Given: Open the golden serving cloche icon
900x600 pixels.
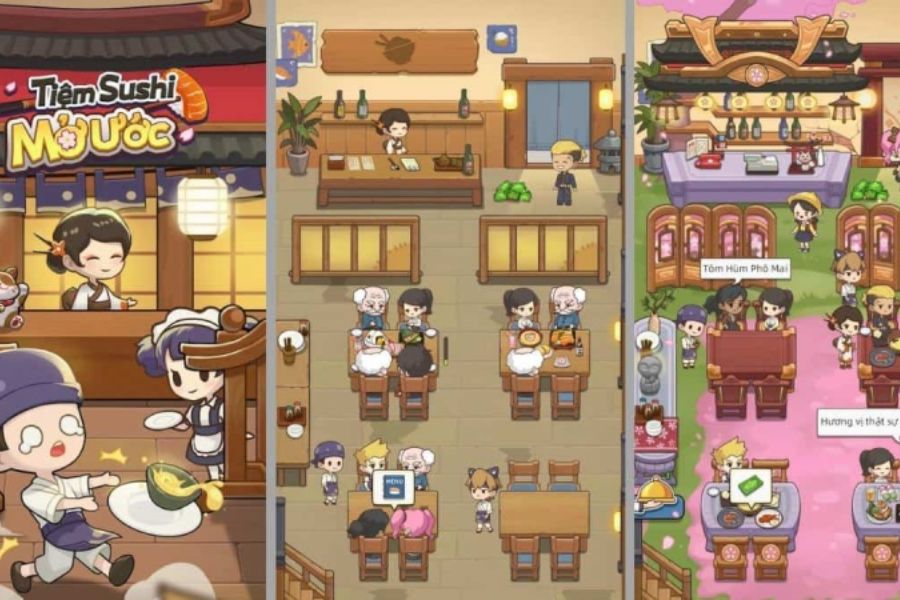Looking at the screenshot, I should [x=655, y=490].
